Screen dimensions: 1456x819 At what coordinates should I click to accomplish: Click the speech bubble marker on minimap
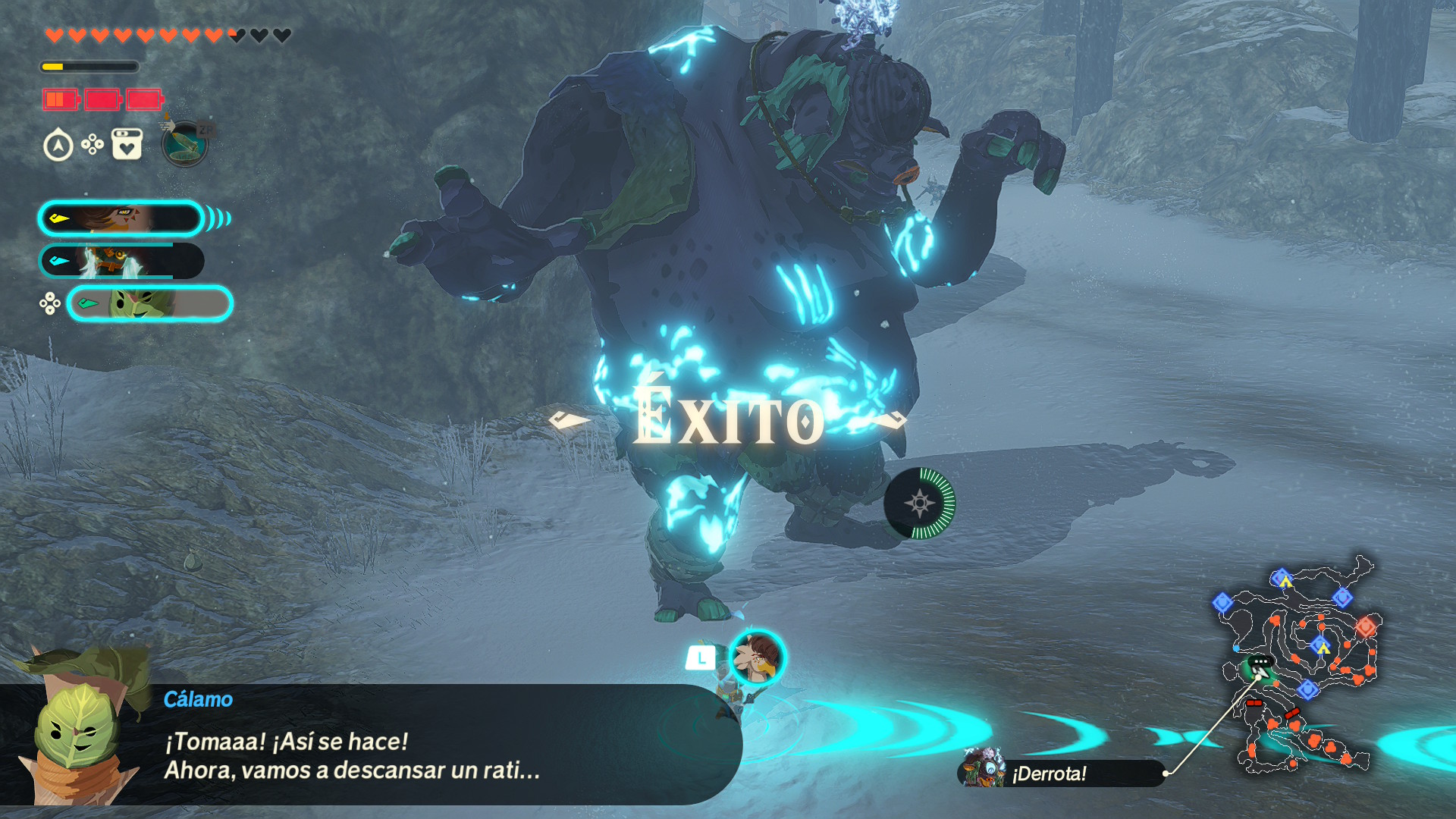(x=1260, y=662)
